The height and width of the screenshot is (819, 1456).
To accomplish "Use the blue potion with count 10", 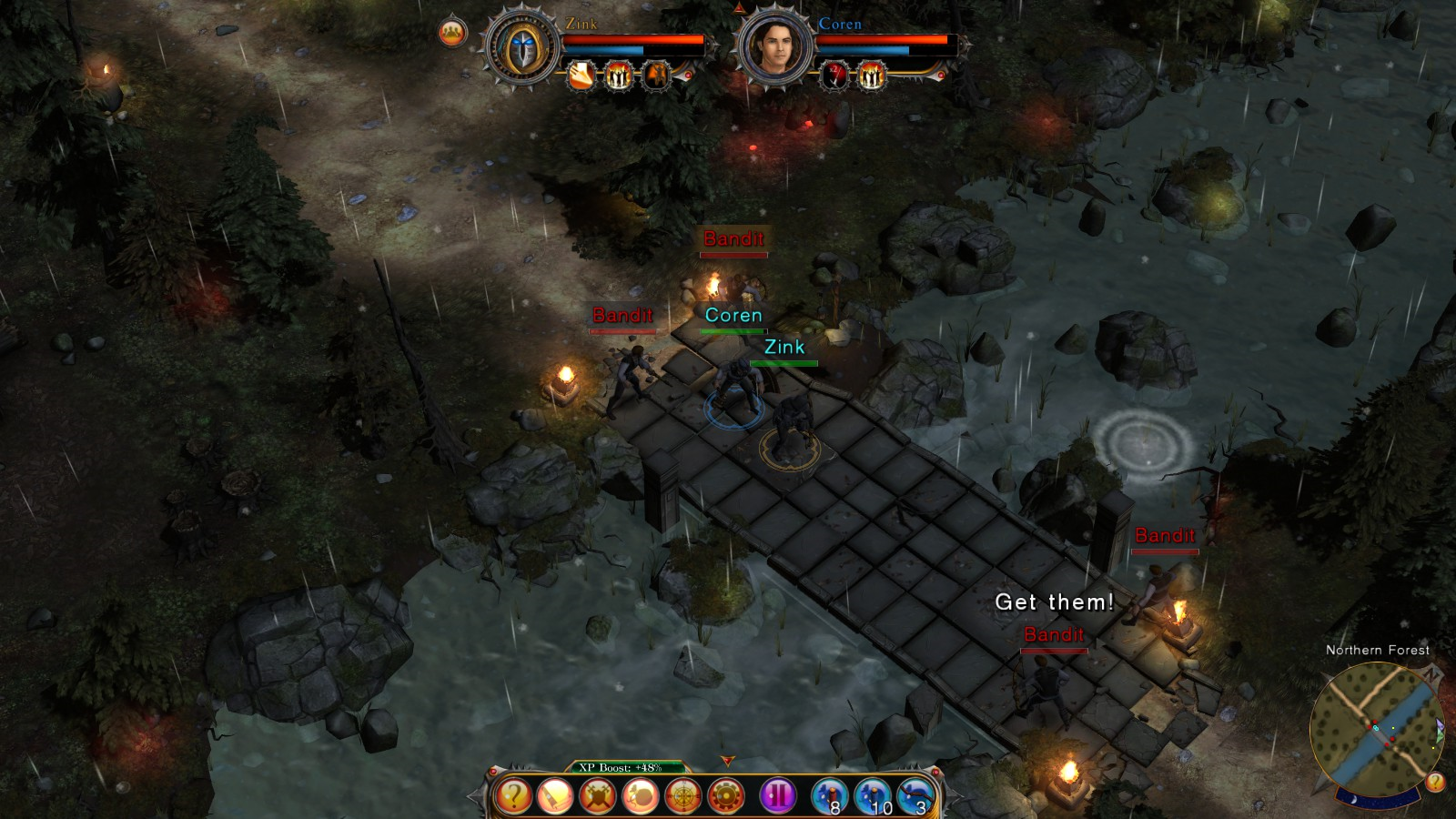I will pyautogui.click(x=874, y=796).
